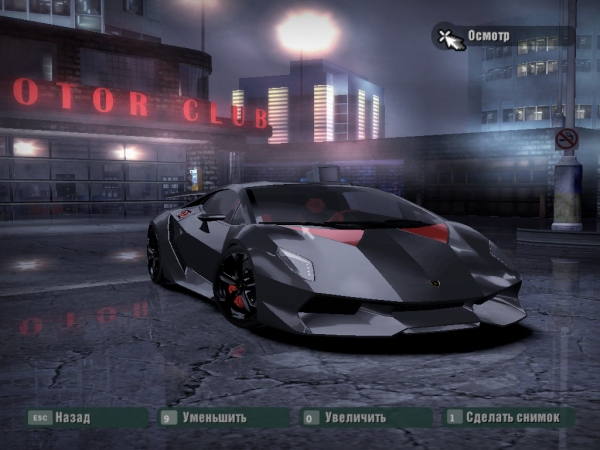Zoom out using the Уменьшить button
Image resolution: width=600 pixels, height=450 pixels.
[213, 417]
